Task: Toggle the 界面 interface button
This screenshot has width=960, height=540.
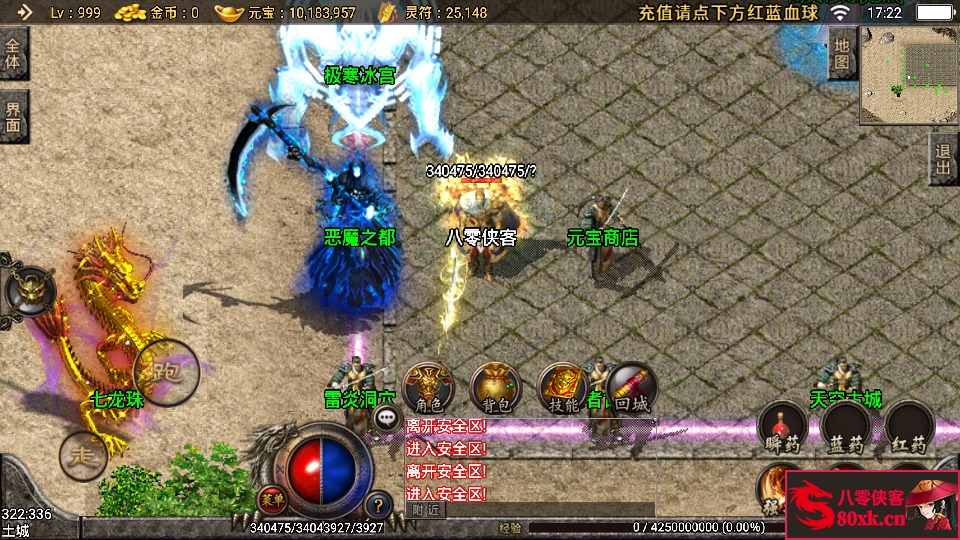Action: [x=13, y=116]
